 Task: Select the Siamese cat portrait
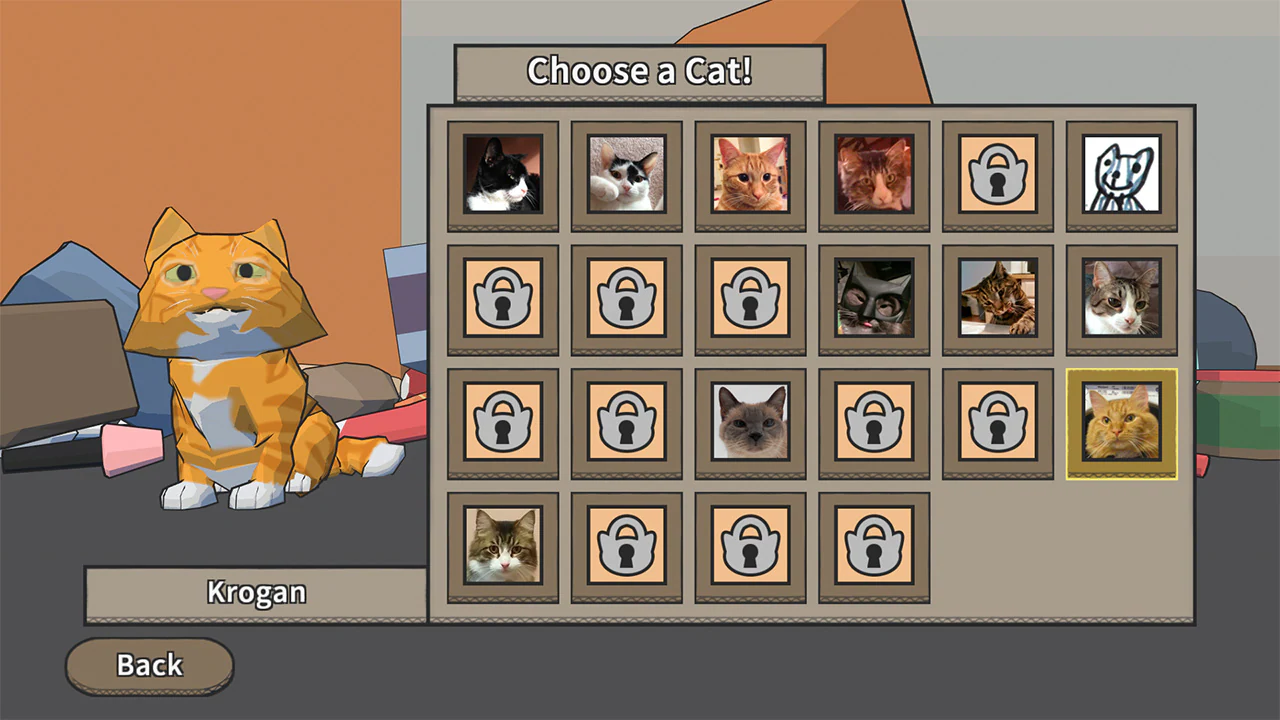pyautogui.click(x=750, y=422)
